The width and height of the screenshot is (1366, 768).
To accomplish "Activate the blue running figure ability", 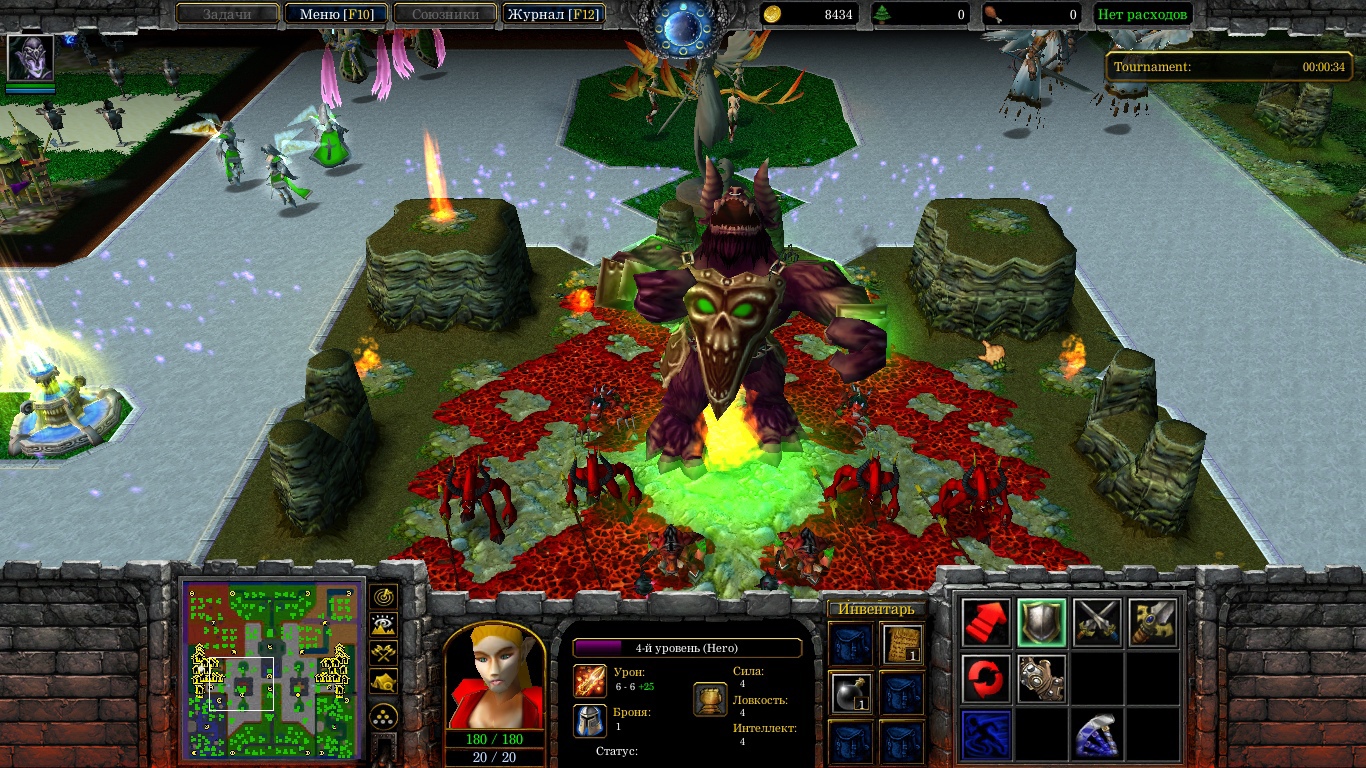I will click(x=986, y=734).
